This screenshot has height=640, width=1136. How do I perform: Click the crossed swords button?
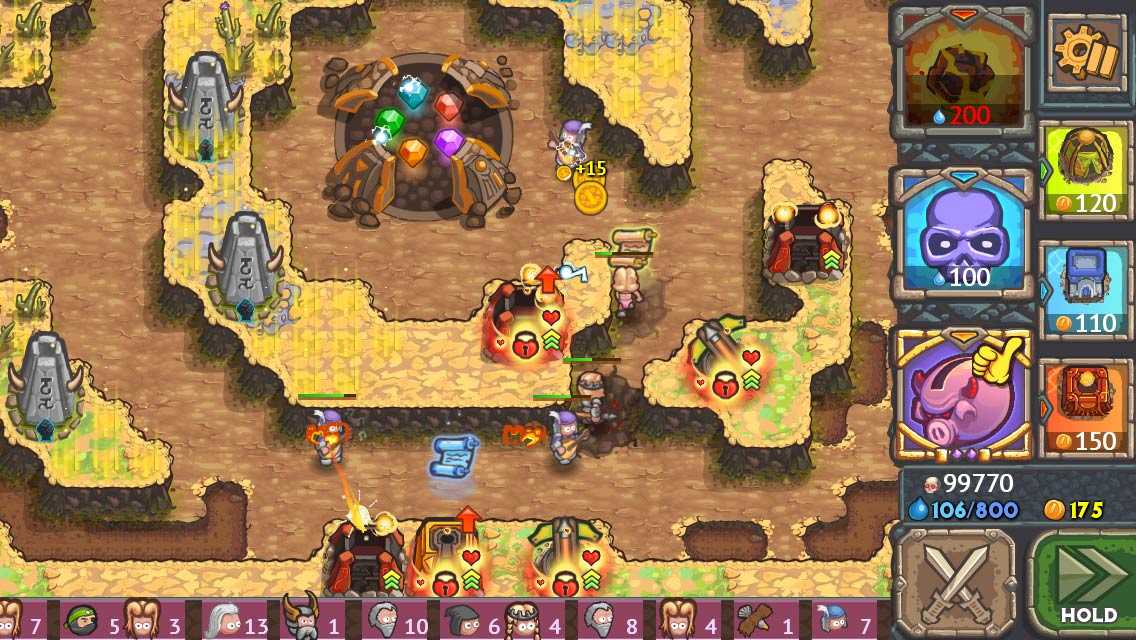point(954,582)
